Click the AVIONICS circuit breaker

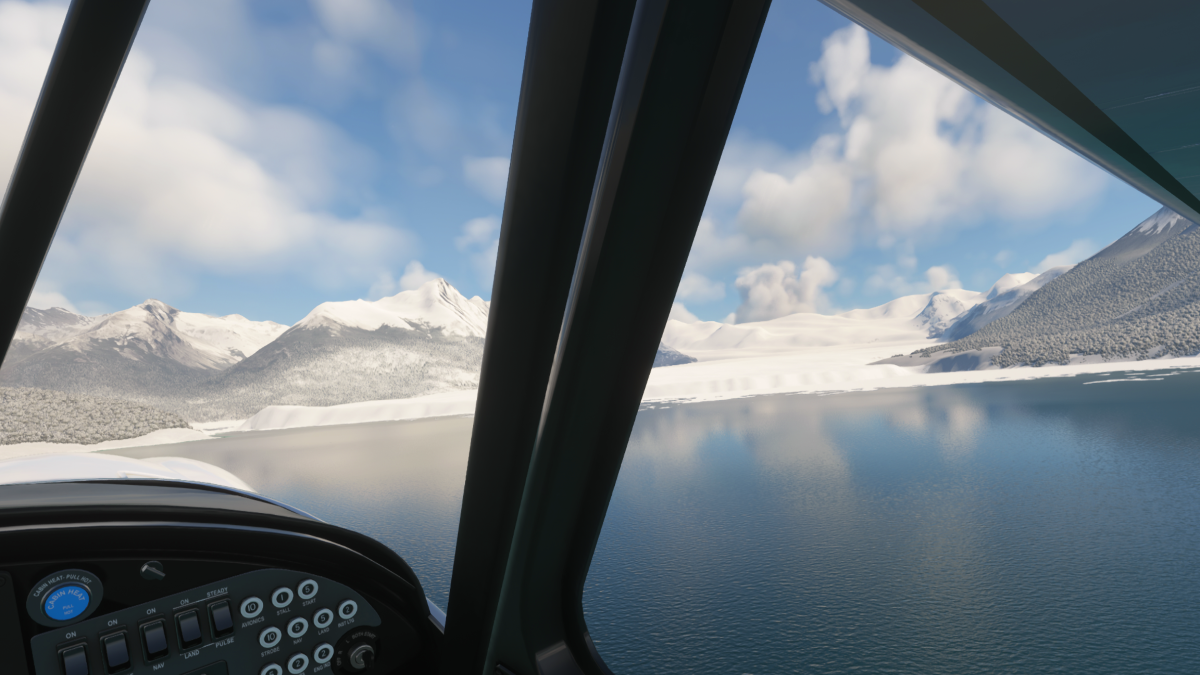click(251, 607)
